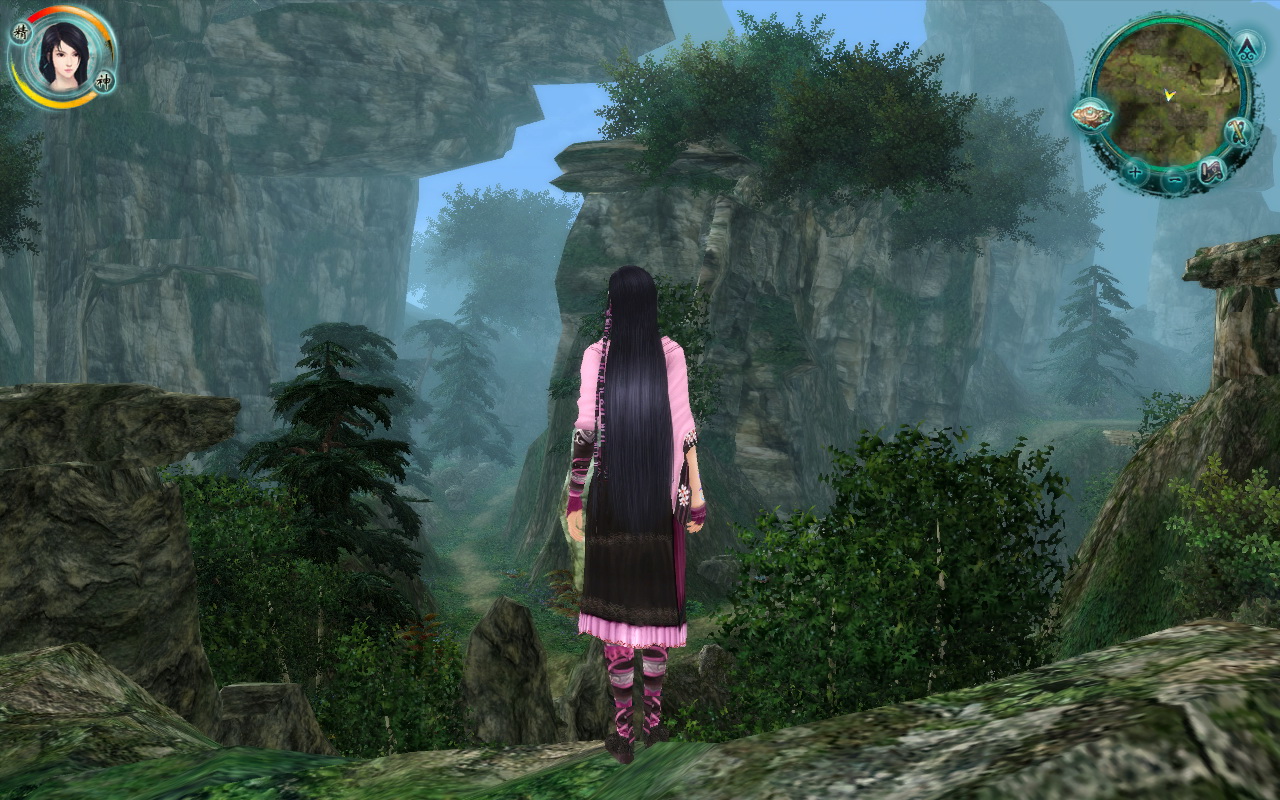Click the yellow player arrow on the minimap
Viewport: 1280px width, 800px height.
click(x=1169, y=95)
